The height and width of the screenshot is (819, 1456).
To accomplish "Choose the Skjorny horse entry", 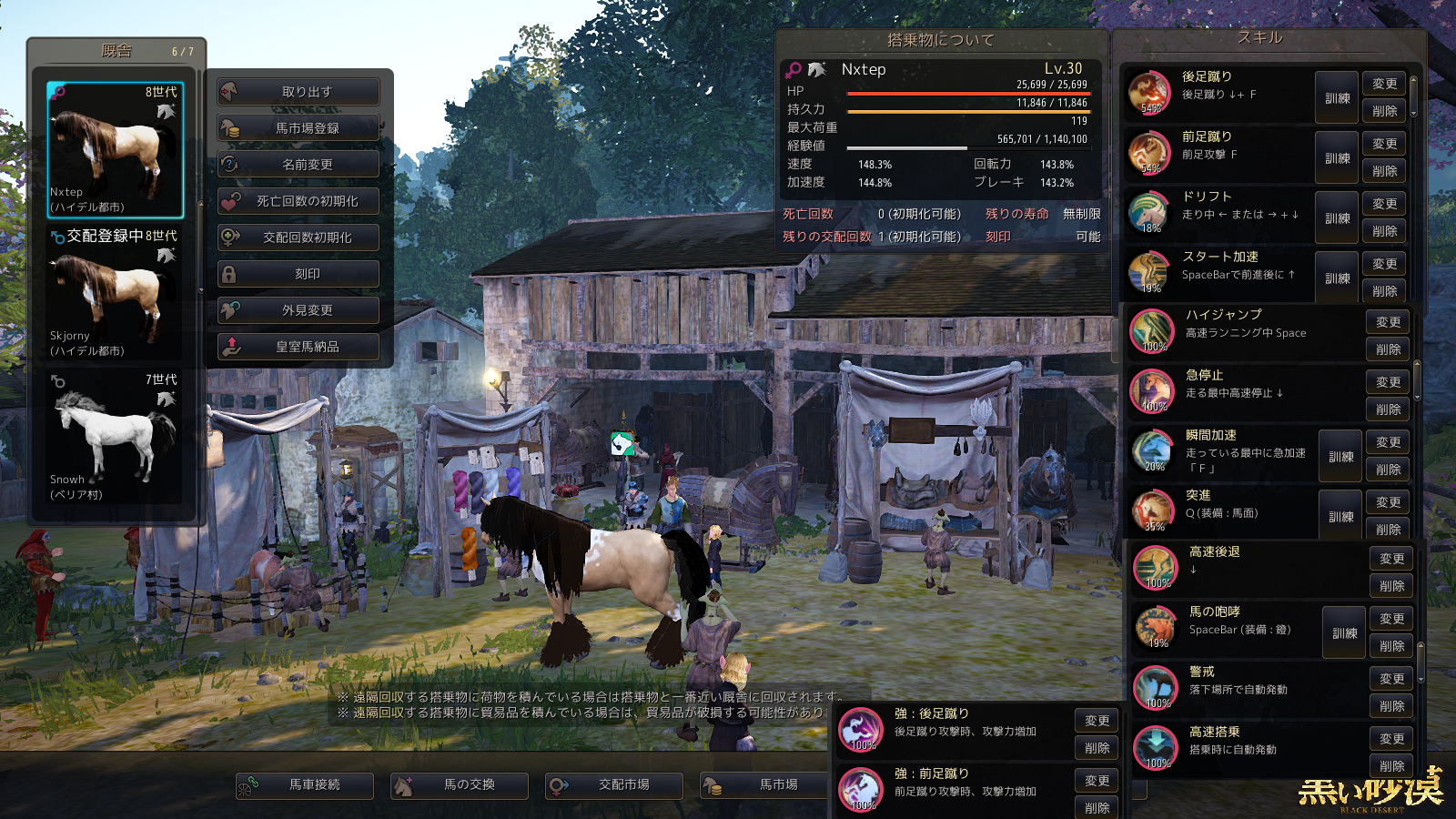I will 116,293.
